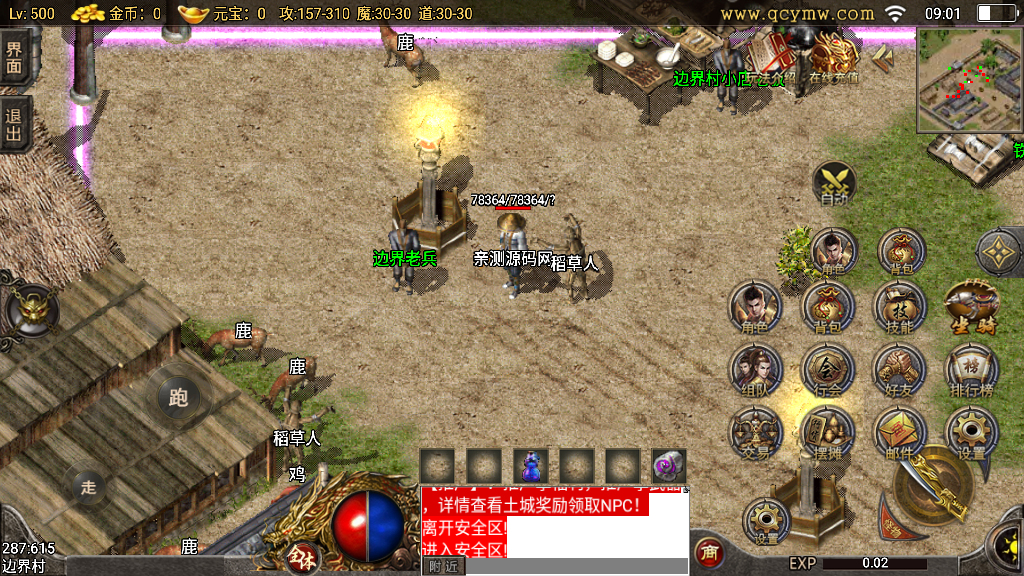Tap the 走 walk button
The width and height of the screenshot is (1024, 576).
click(x=88, y=487)
